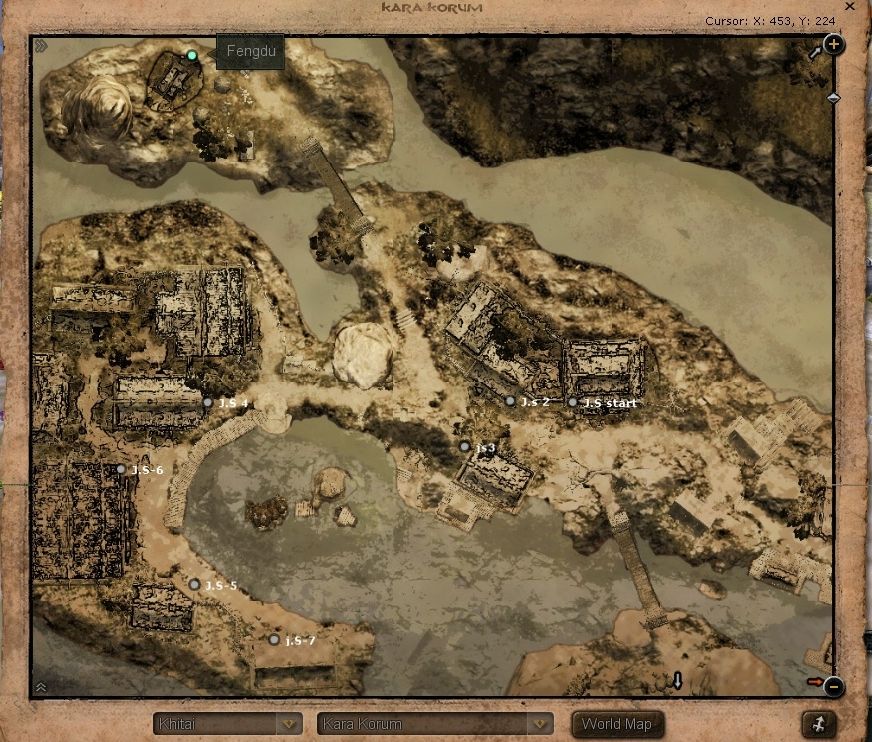Click the J.3 map marker
The height and width of the screenshot is (742, 872).
click(464, 446)
